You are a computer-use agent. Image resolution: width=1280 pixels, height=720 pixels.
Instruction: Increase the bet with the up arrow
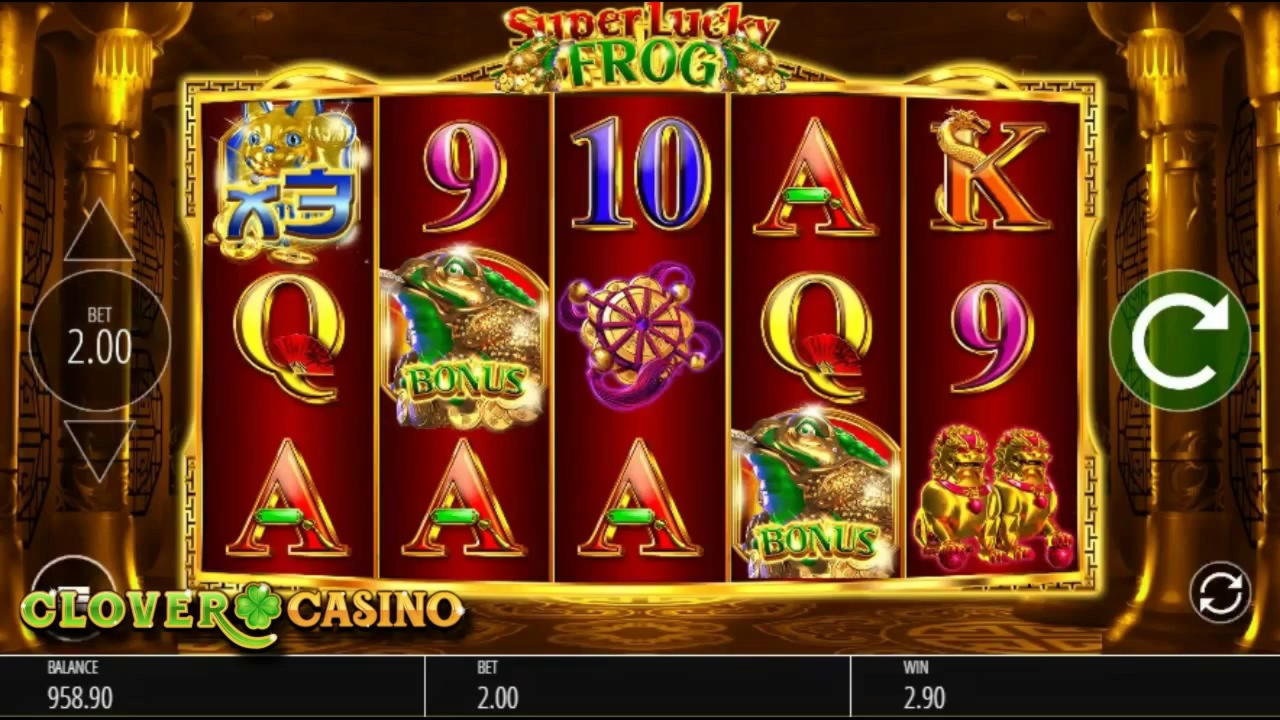[x=98, y=228]
